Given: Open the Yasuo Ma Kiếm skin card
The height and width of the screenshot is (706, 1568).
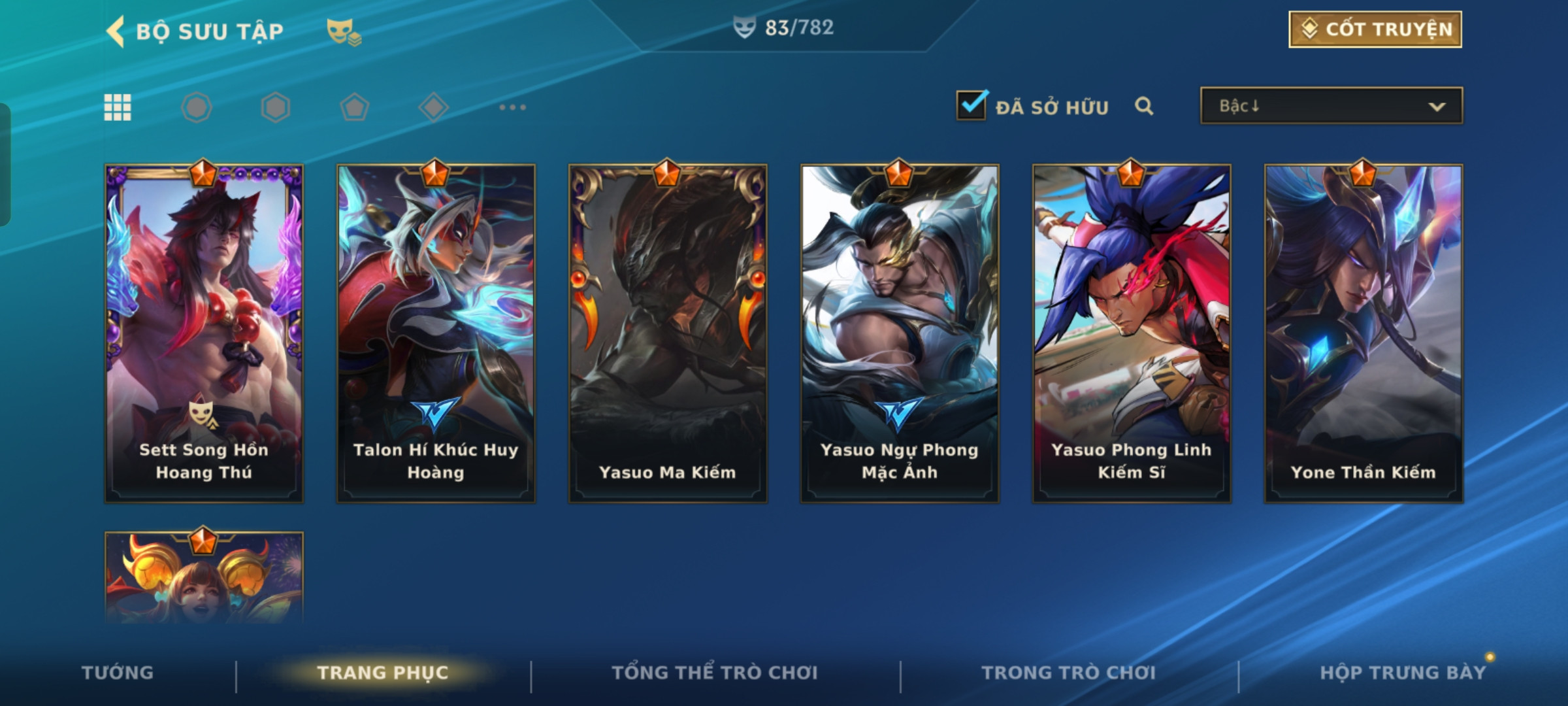Looking at the screenshot, I should (x=668, y=333).
